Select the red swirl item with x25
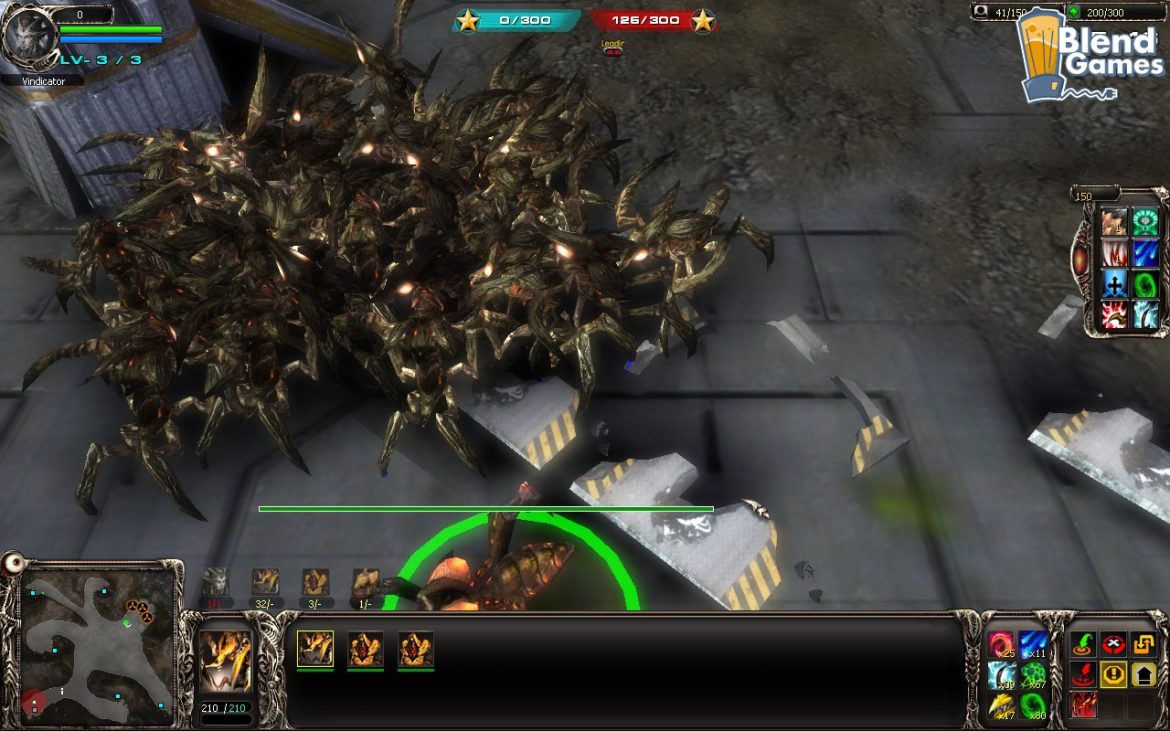The height and width of the screenshot is (731, 1170). tap(1001, 645)
